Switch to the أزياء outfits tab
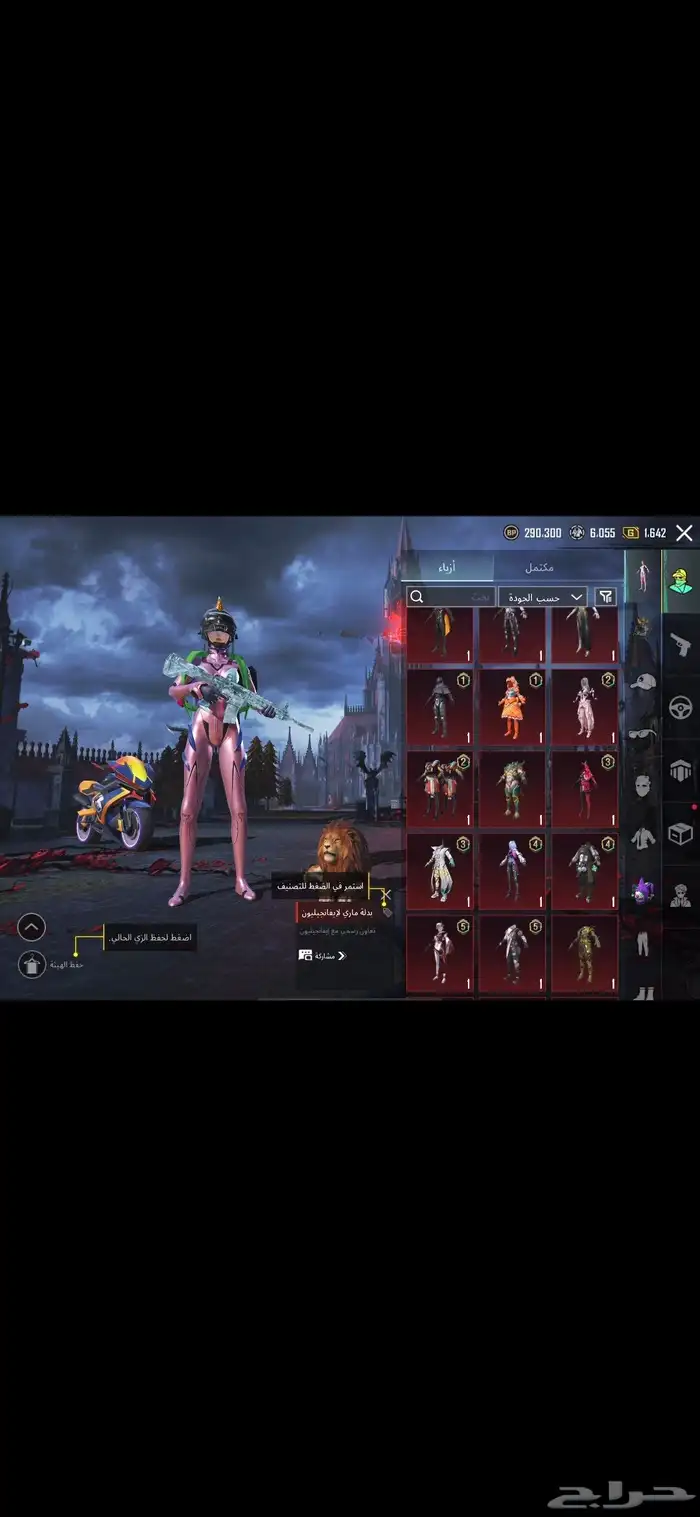Image resolution: width=700 pixels, height=1517 pixels. pyautogui.click(x=448, y=568)
